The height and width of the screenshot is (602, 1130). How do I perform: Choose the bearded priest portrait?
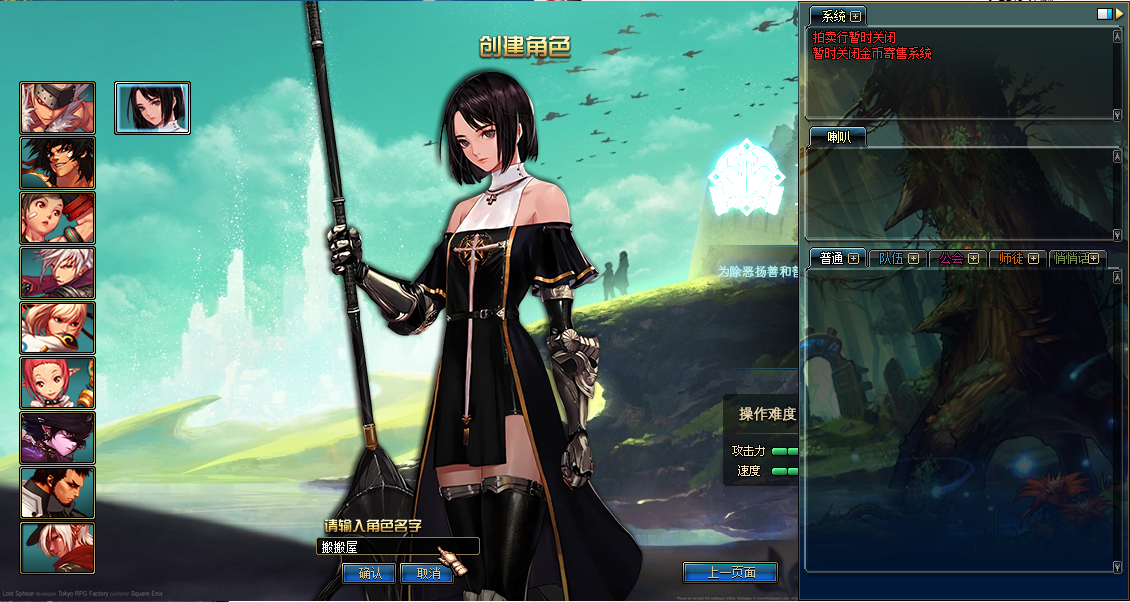(58, 493)
